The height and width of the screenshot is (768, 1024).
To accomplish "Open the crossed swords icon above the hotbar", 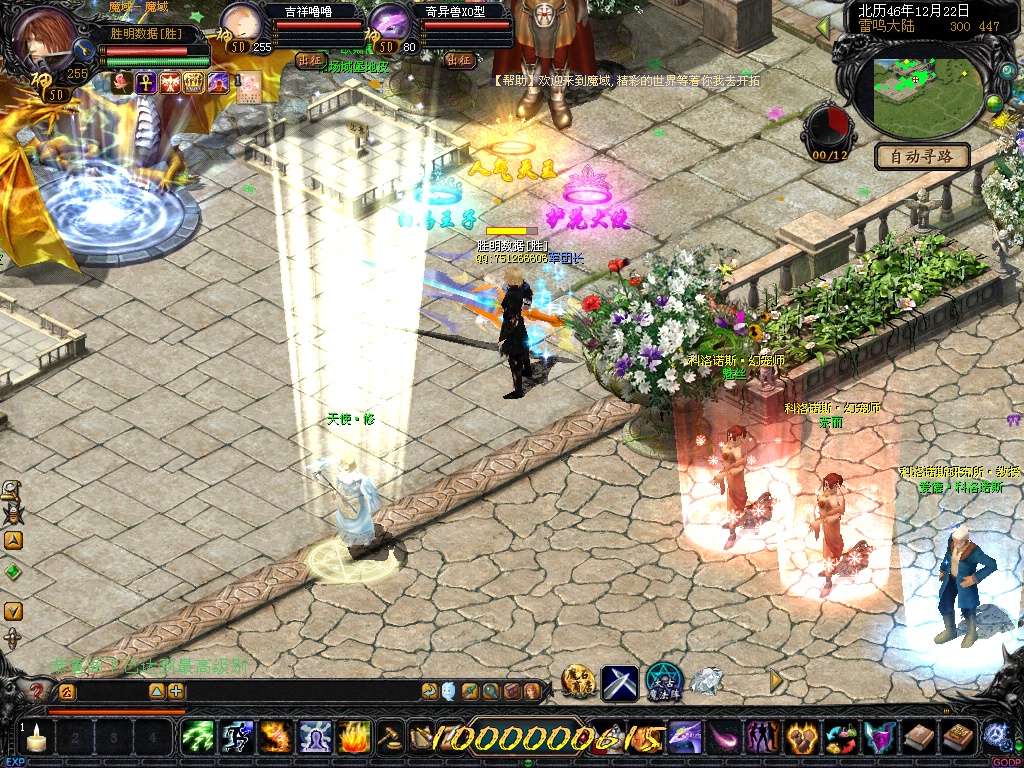I will coord(620,682).
